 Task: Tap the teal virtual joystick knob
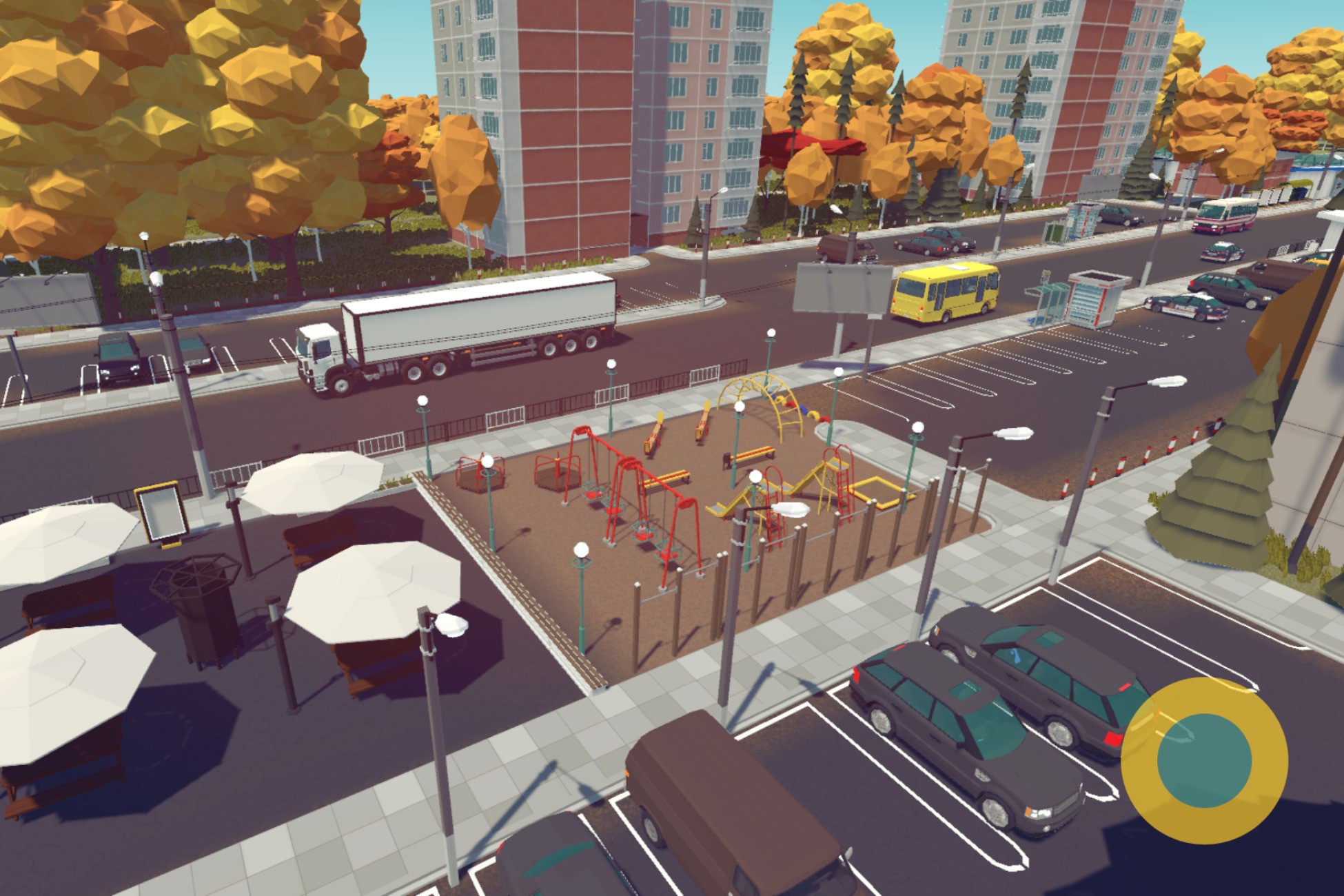(1204, 761)
